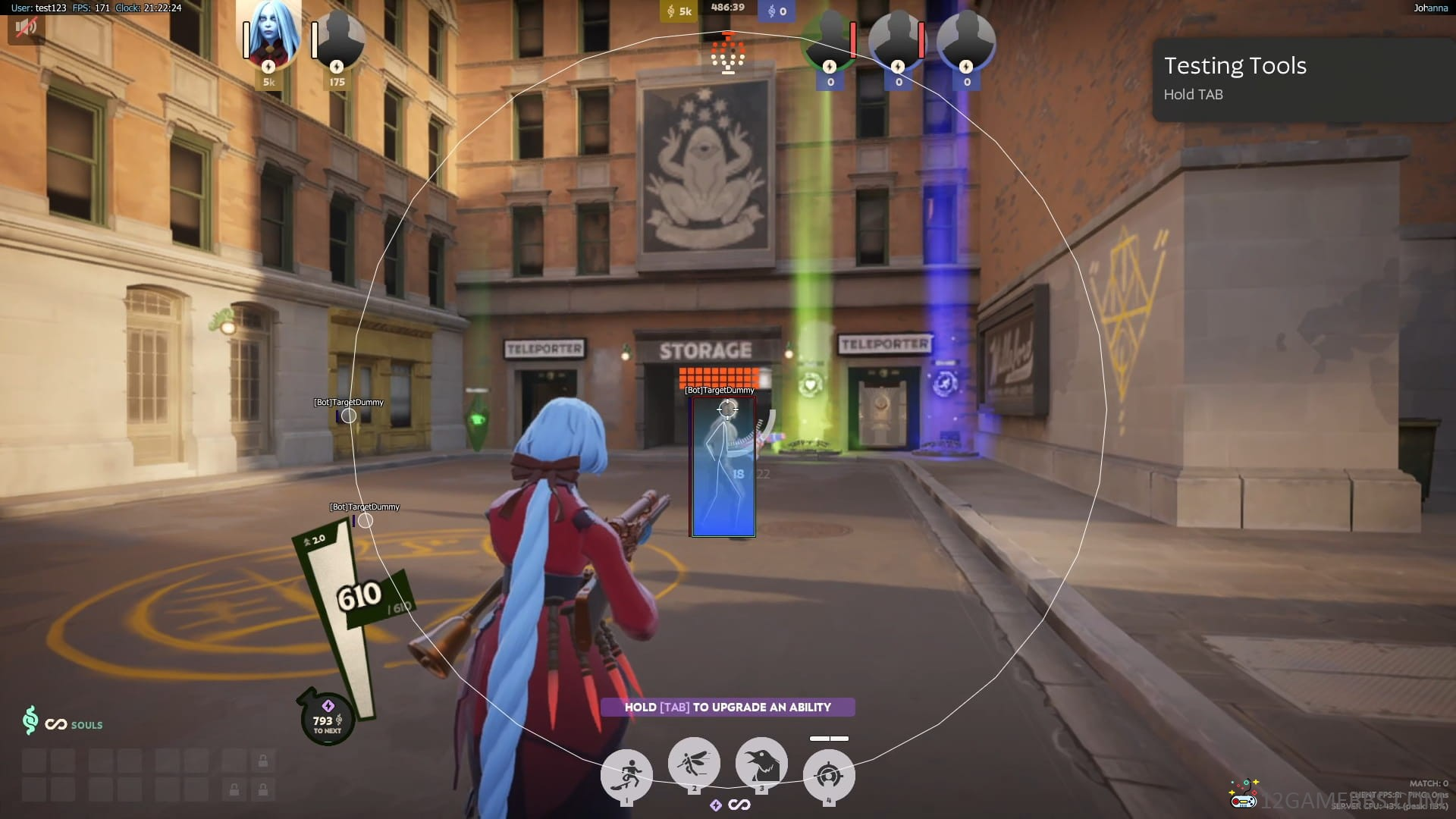Click the gamepad icon in the corner
The image size is (1456, 819).
click(x=1243, y=794)
